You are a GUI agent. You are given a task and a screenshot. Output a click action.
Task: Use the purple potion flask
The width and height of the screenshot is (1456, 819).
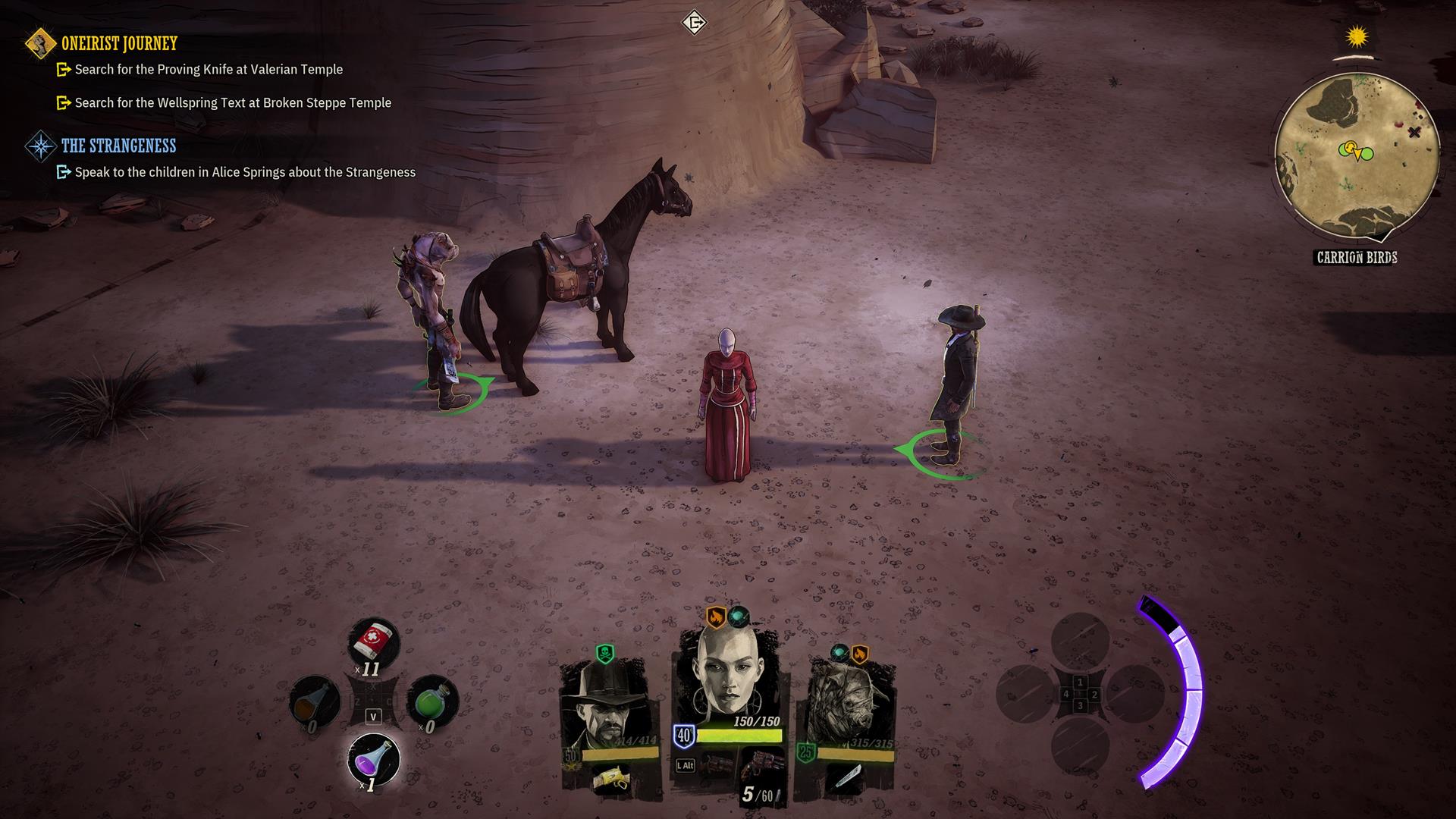[x=373, y=758]
